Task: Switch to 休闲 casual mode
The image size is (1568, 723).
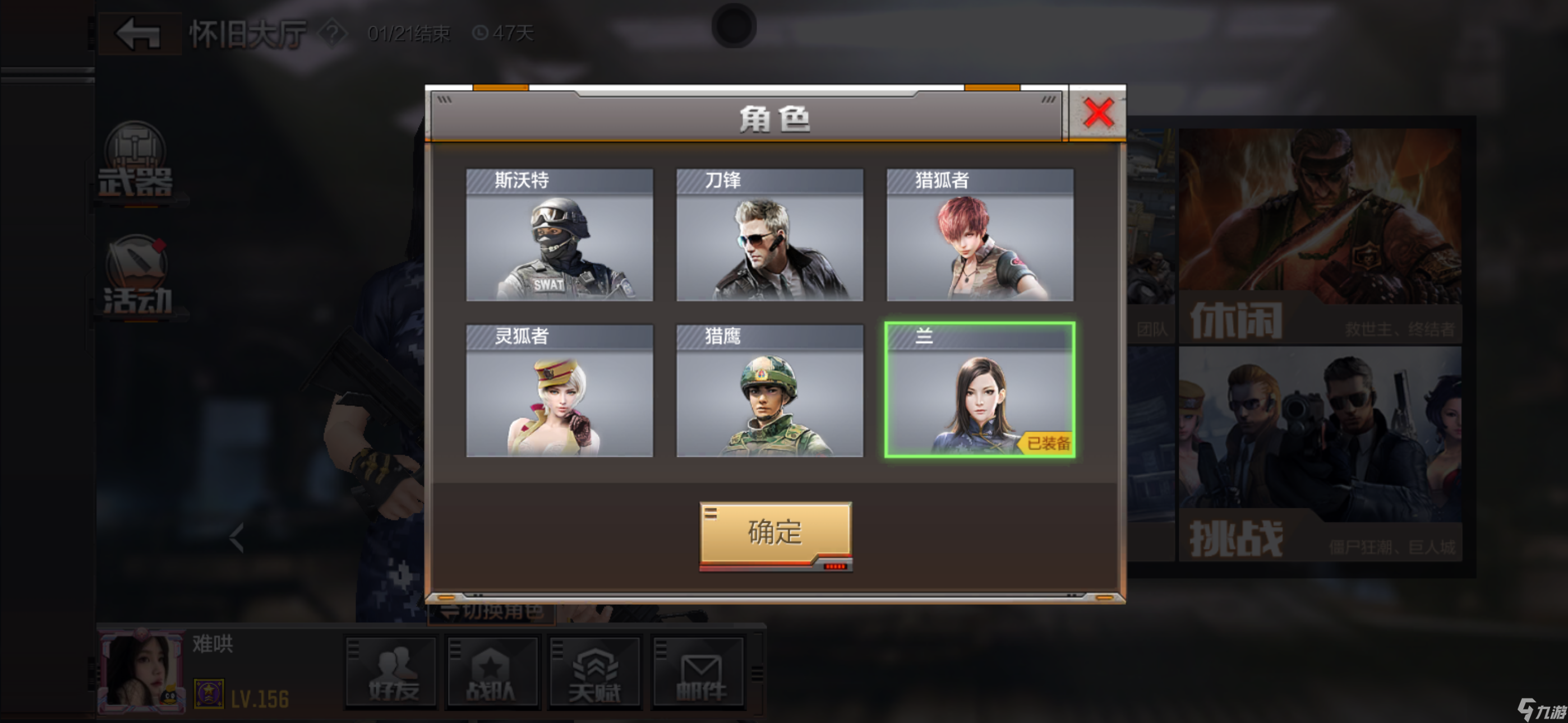Action: click(1321, 243)
